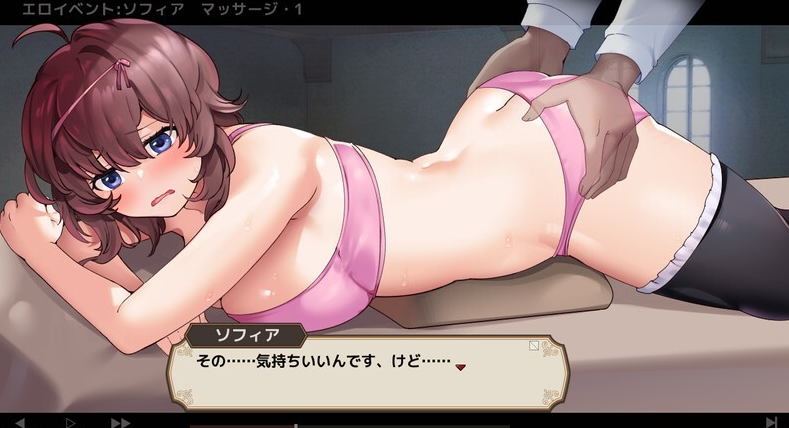Hide the dialogue window with the corner icon
The image size is (789, 428).
(x=533, y=347)
